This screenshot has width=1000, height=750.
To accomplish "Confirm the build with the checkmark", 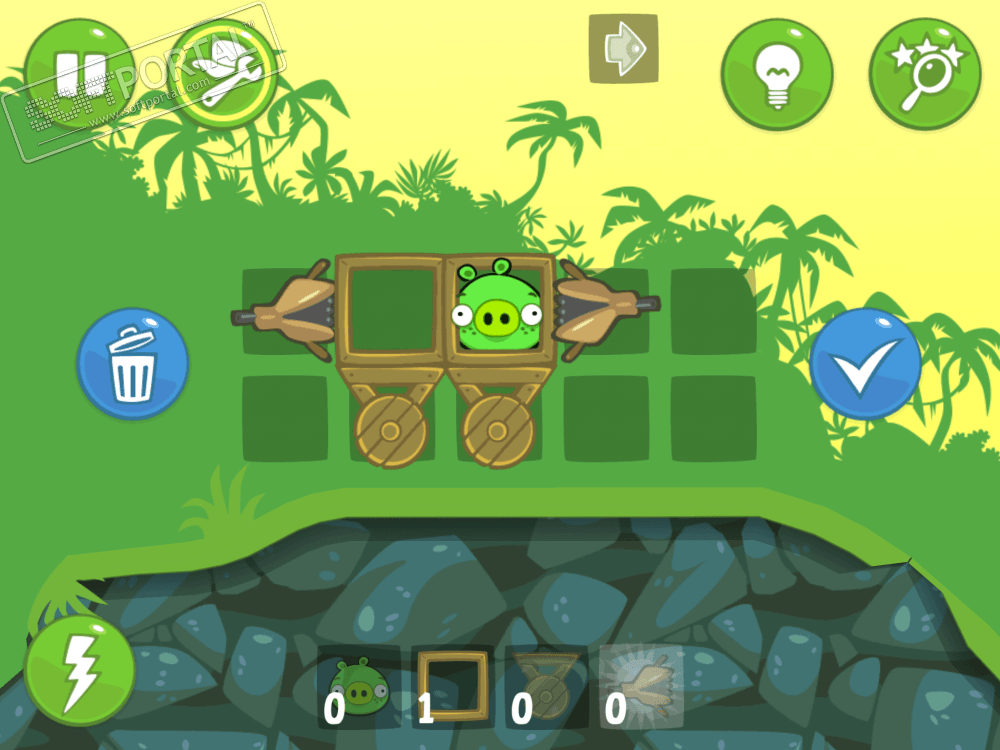I will (865, 364).
